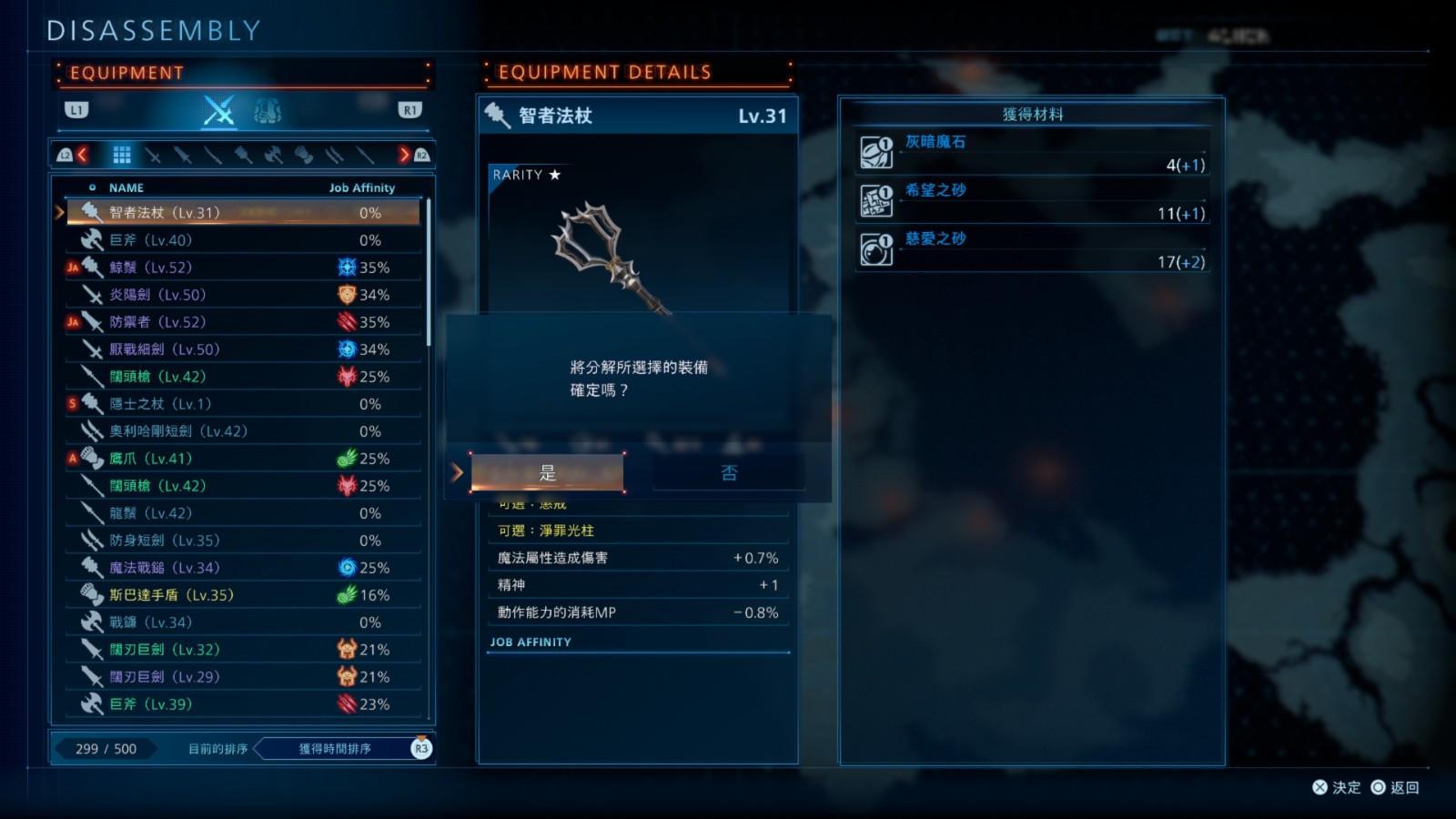Confirm disassembly with 是
This screenshot has width=1456, height=819.
(x=547, y=473)
